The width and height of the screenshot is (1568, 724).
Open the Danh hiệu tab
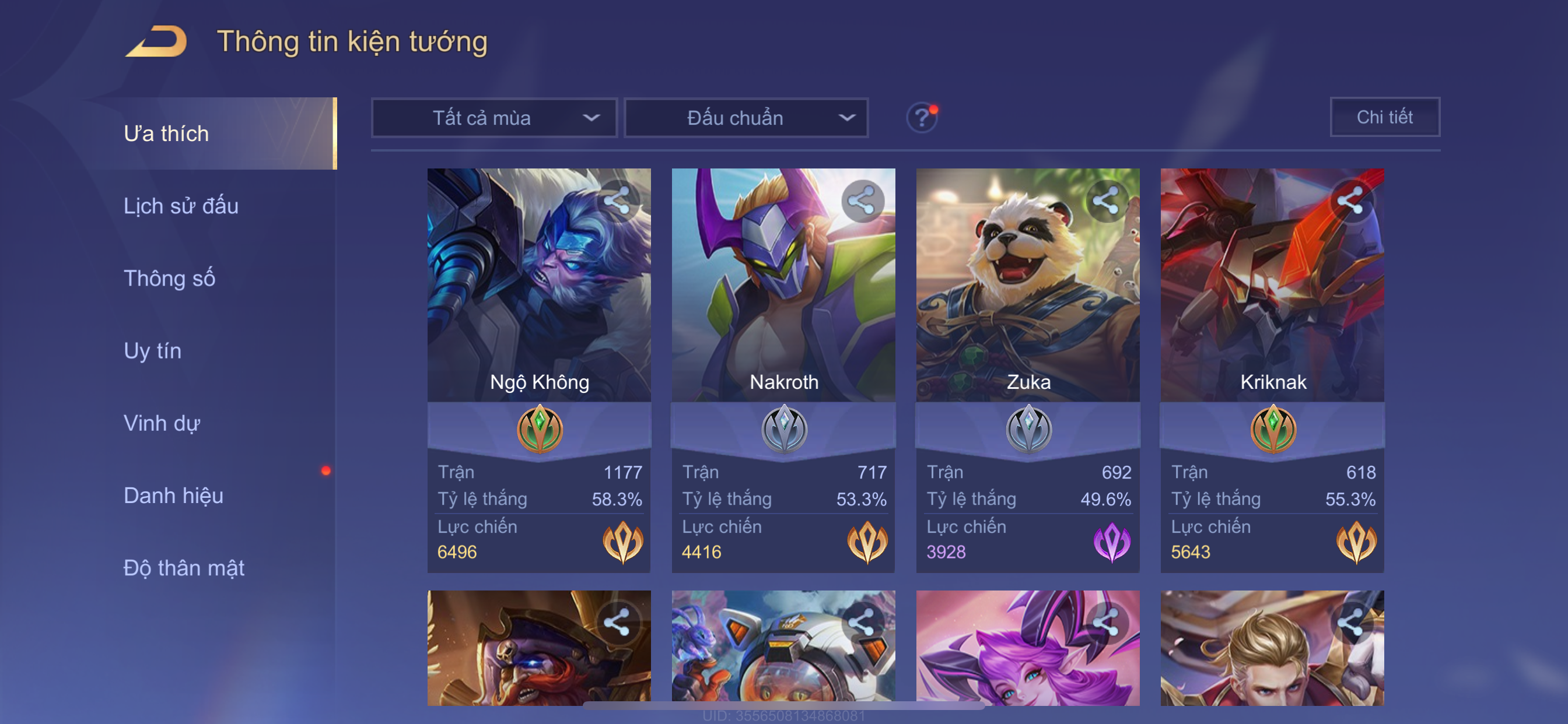click(x=173, y=495)
